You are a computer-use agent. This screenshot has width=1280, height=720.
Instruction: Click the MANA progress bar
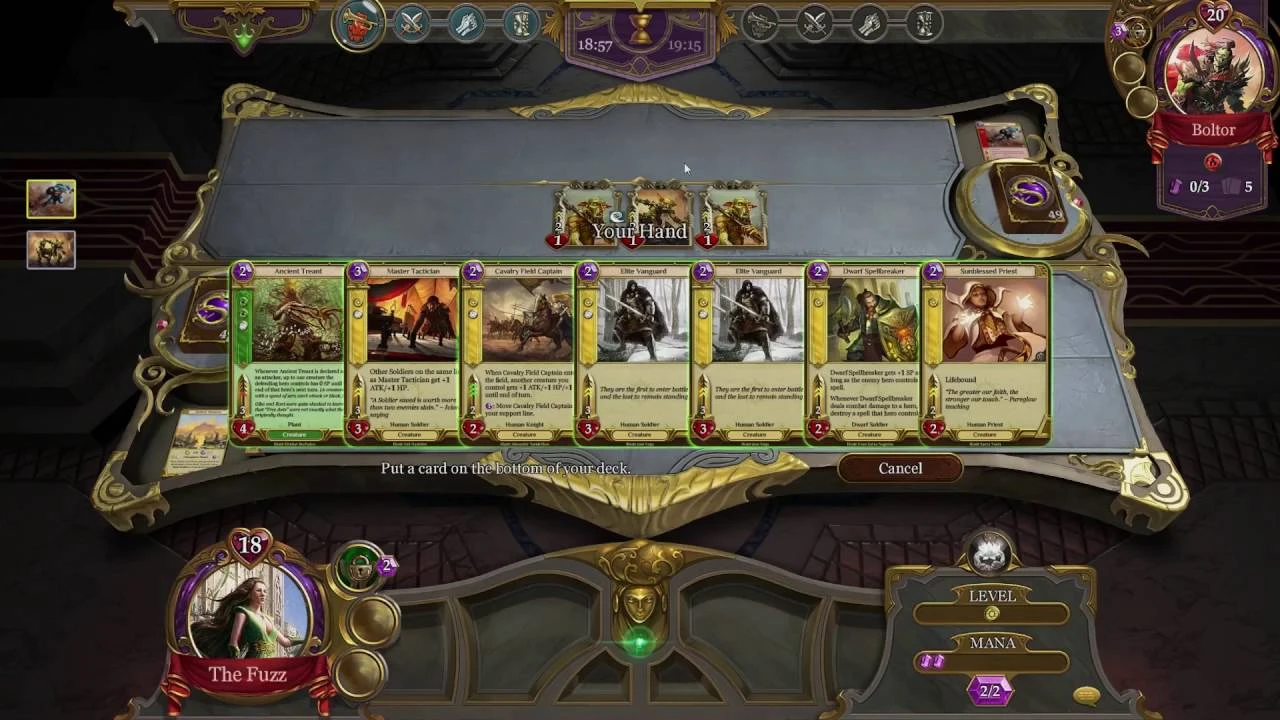[x=990, y=661]
